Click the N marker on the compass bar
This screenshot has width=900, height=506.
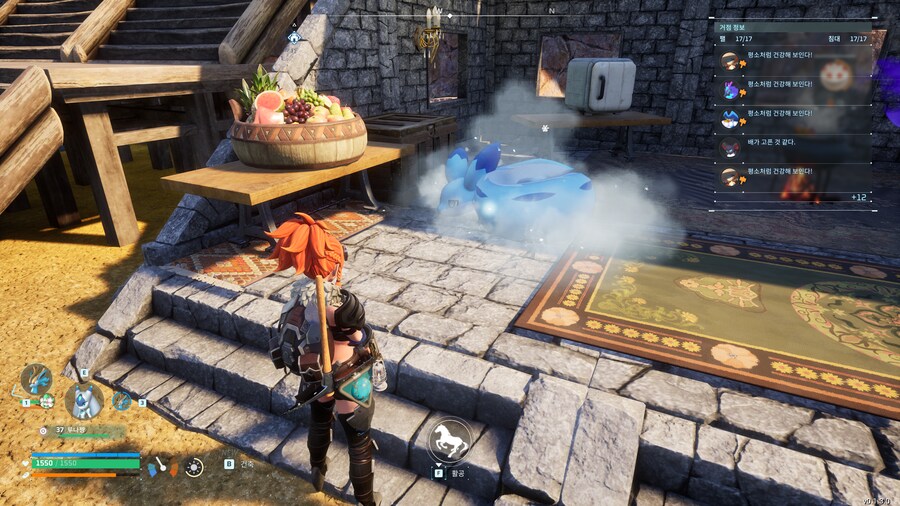coord(551,11)
